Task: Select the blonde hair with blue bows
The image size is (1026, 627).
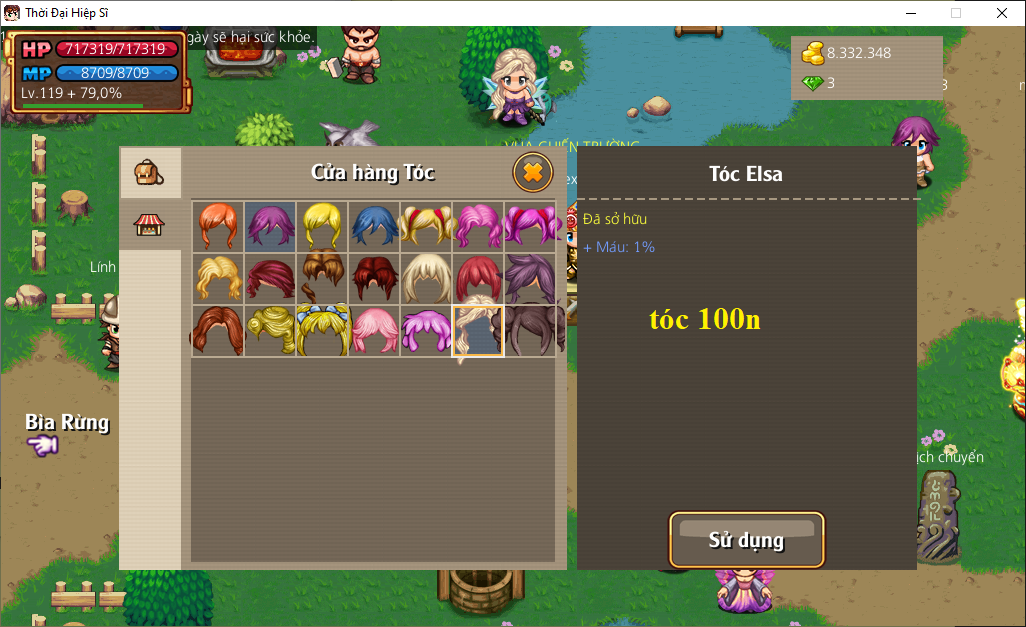Action: (x=322, y=330)
